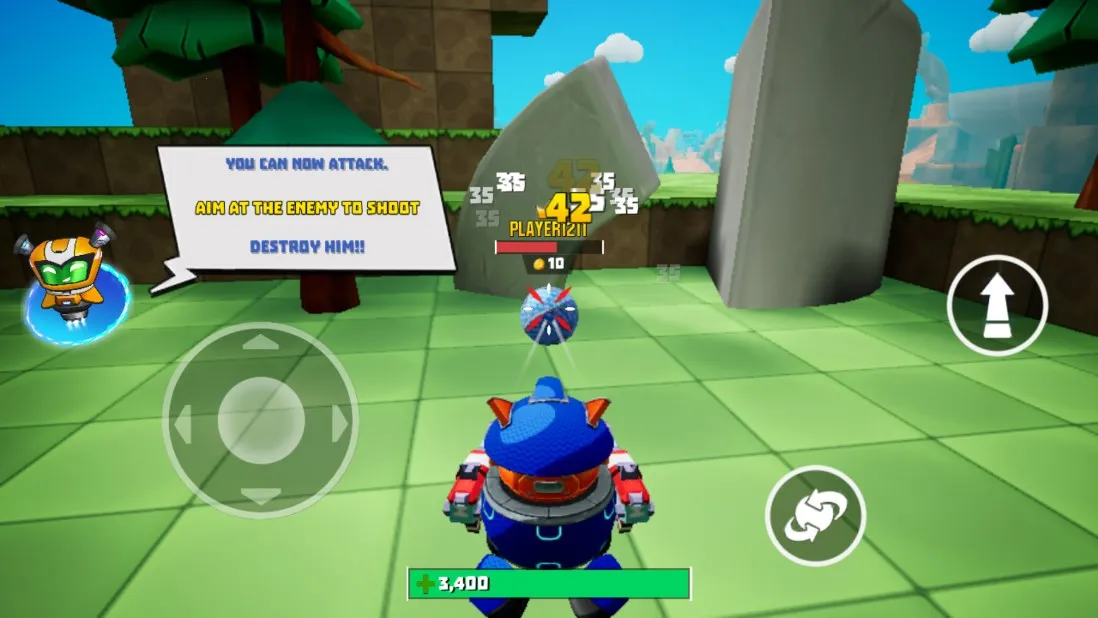Activate the swap arrows button

tap(815, 516)
